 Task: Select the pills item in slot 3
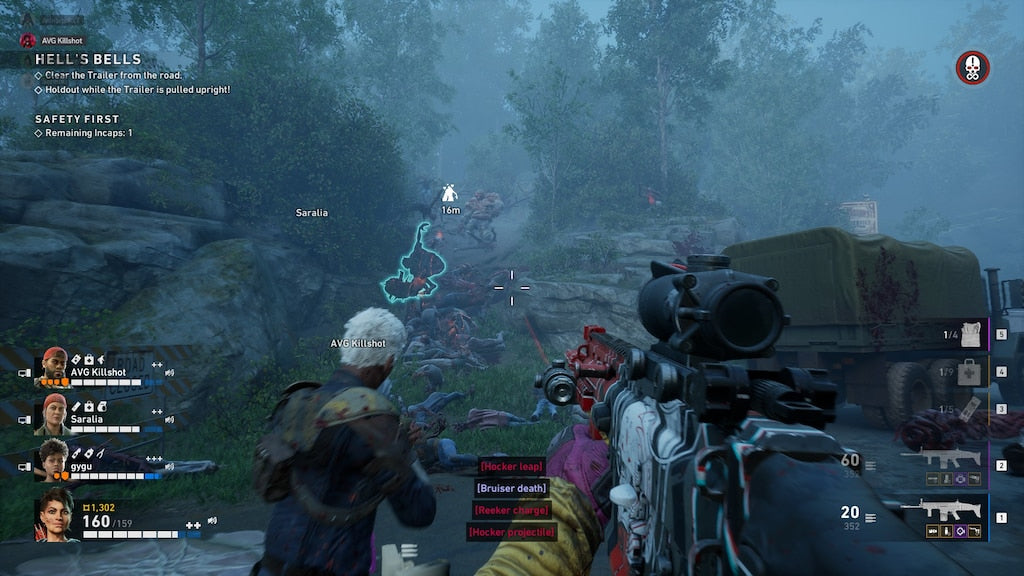[966, 410]
